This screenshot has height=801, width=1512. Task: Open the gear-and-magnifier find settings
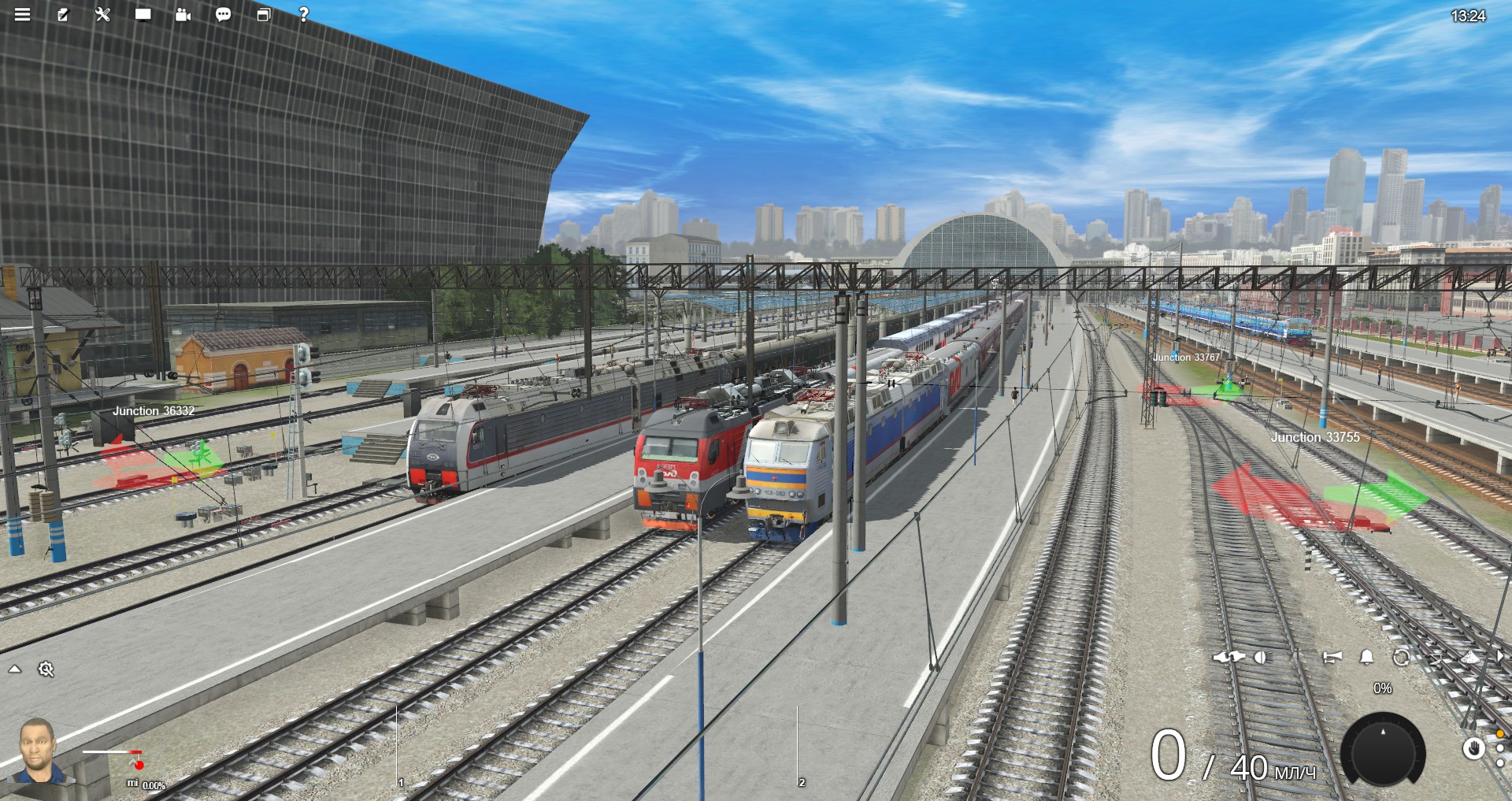46,669
